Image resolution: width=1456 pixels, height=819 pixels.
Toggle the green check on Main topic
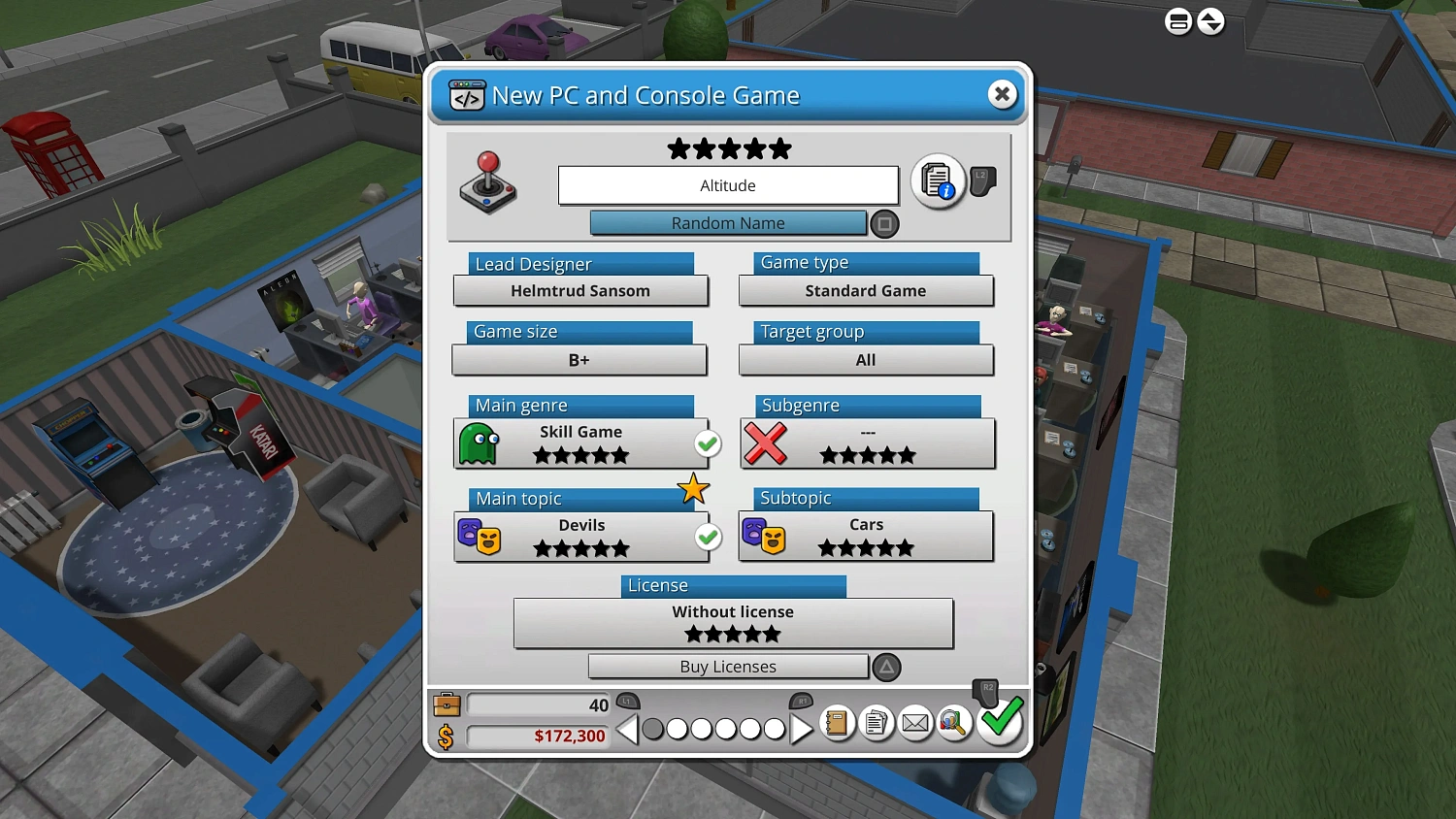pos(708,537)
